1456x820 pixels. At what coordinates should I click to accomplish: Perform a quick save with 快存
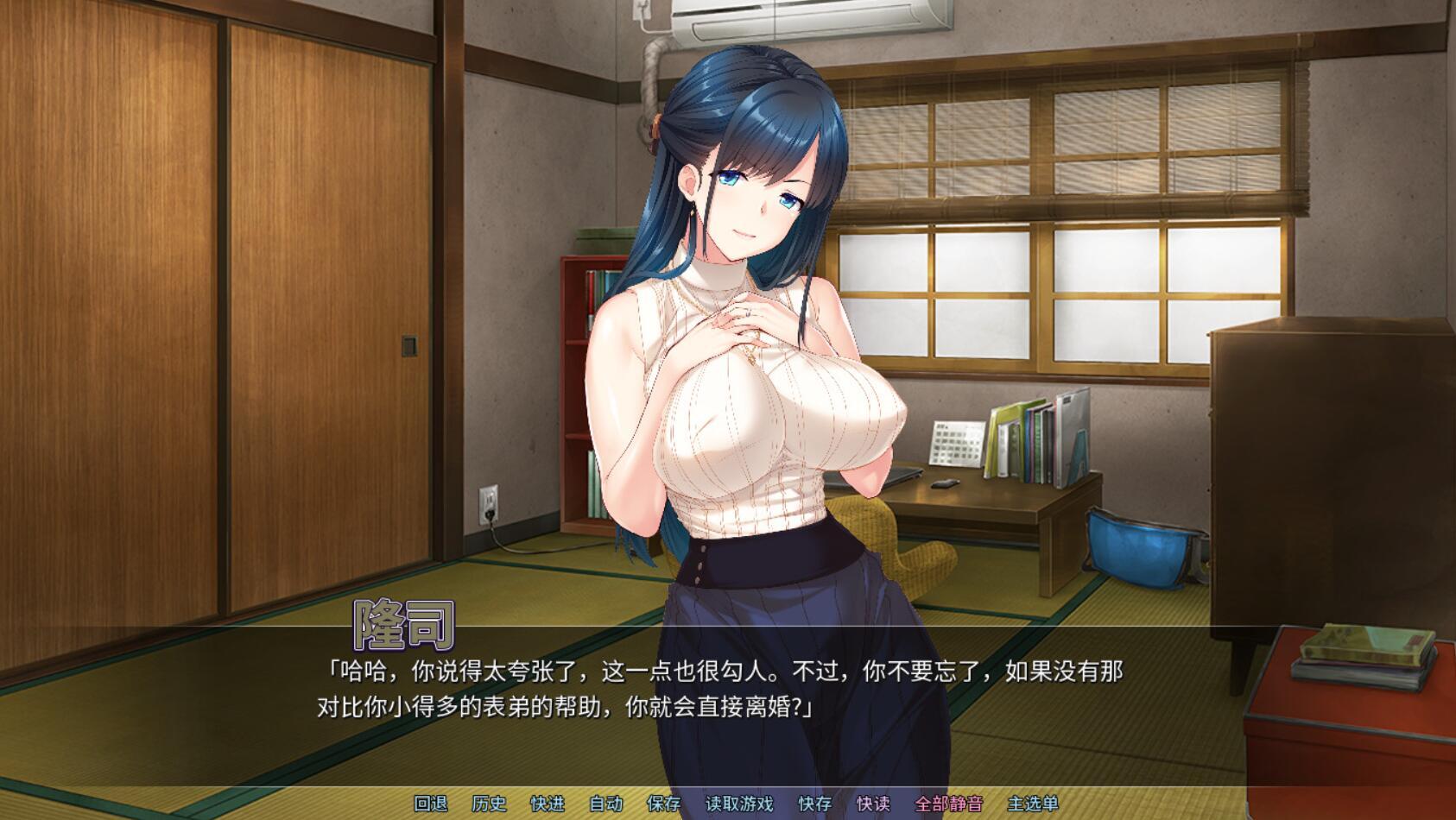pyautogui.click(x=815, y=803)
